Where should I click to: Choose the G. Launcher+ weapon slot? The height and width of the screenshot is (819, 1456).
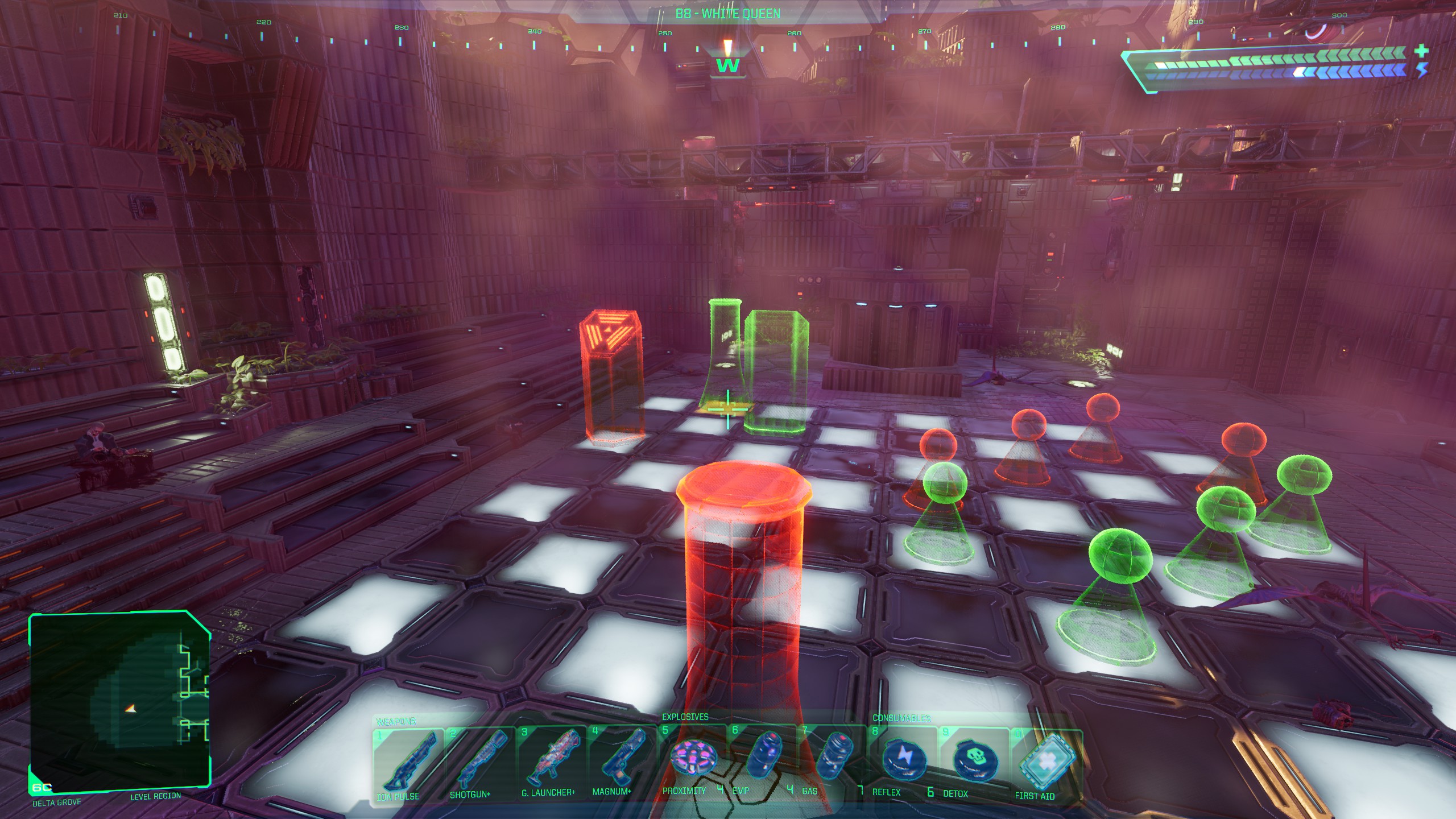coord(551,761)
